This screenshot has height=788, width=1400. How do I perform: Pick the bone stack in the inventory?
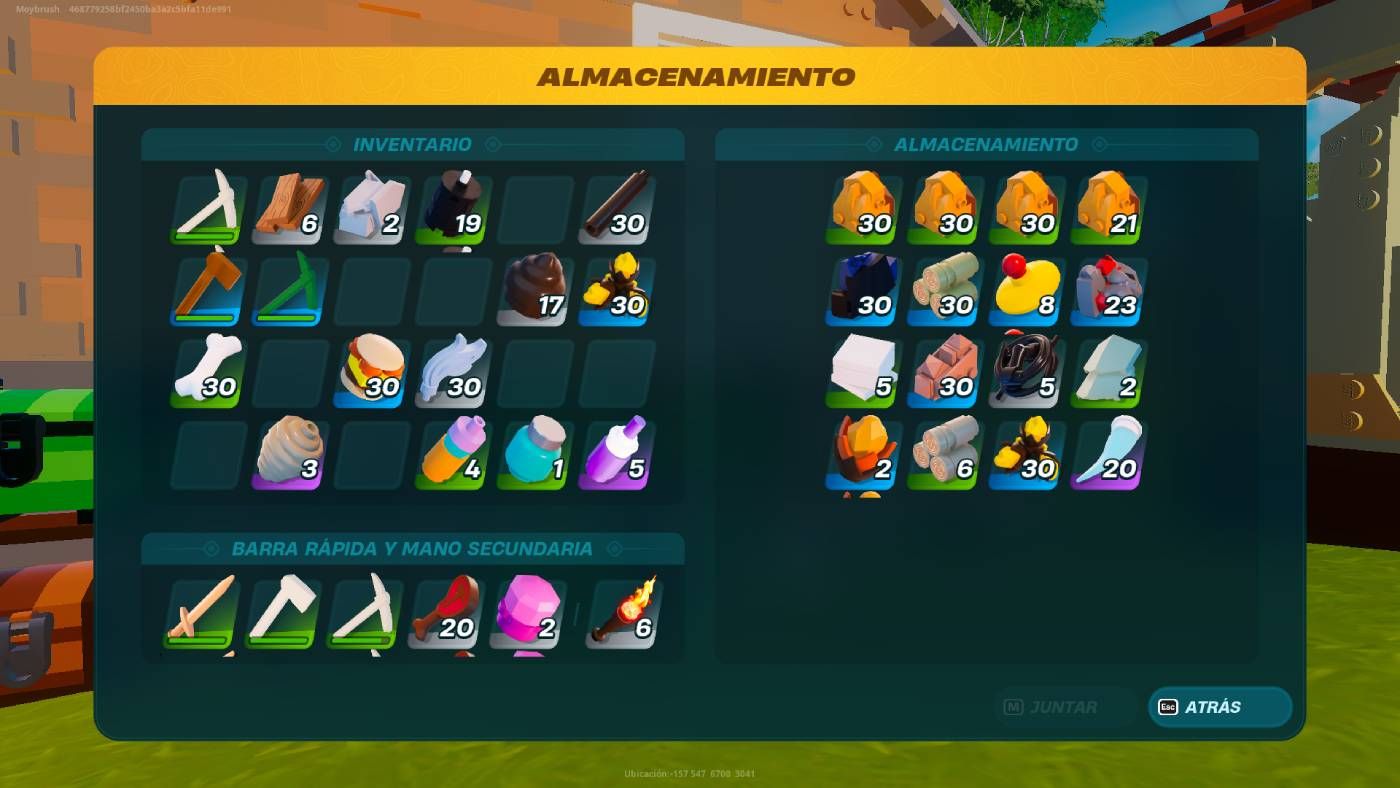click(x=206, y=372)
